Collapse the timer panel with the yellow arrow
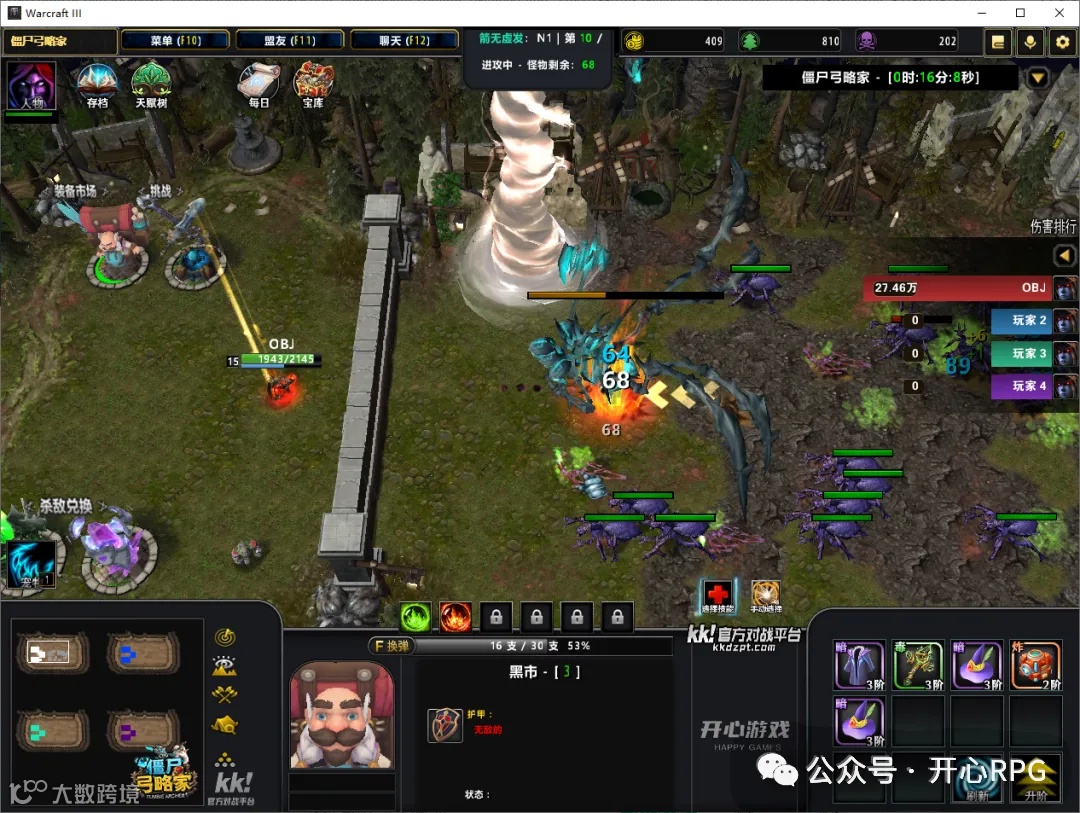 coord(1038,78)
